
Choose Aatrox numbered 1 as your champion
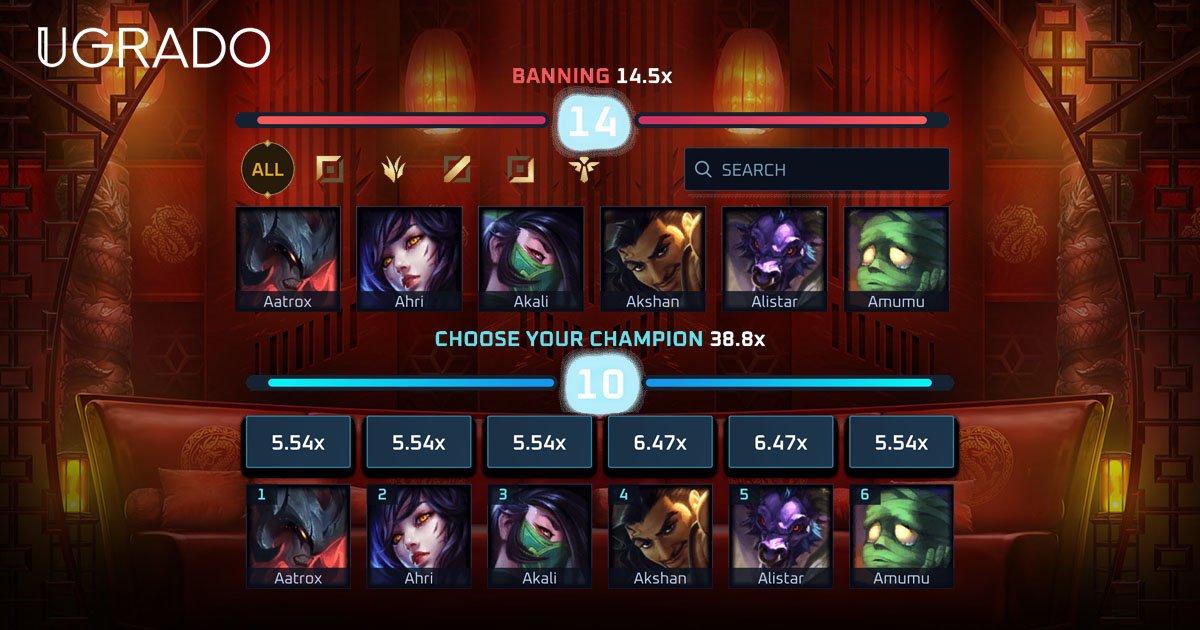click(x=298, y=535)
